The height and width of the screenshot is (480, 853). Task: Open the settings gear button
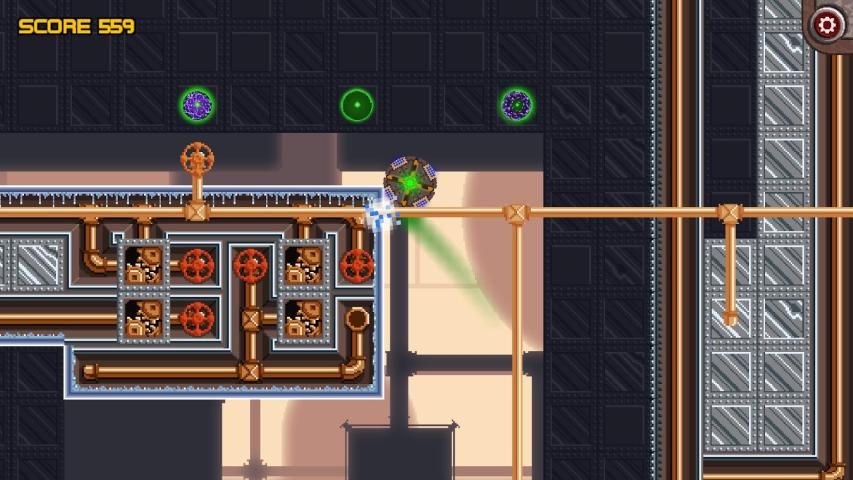[x=827, y=23]
